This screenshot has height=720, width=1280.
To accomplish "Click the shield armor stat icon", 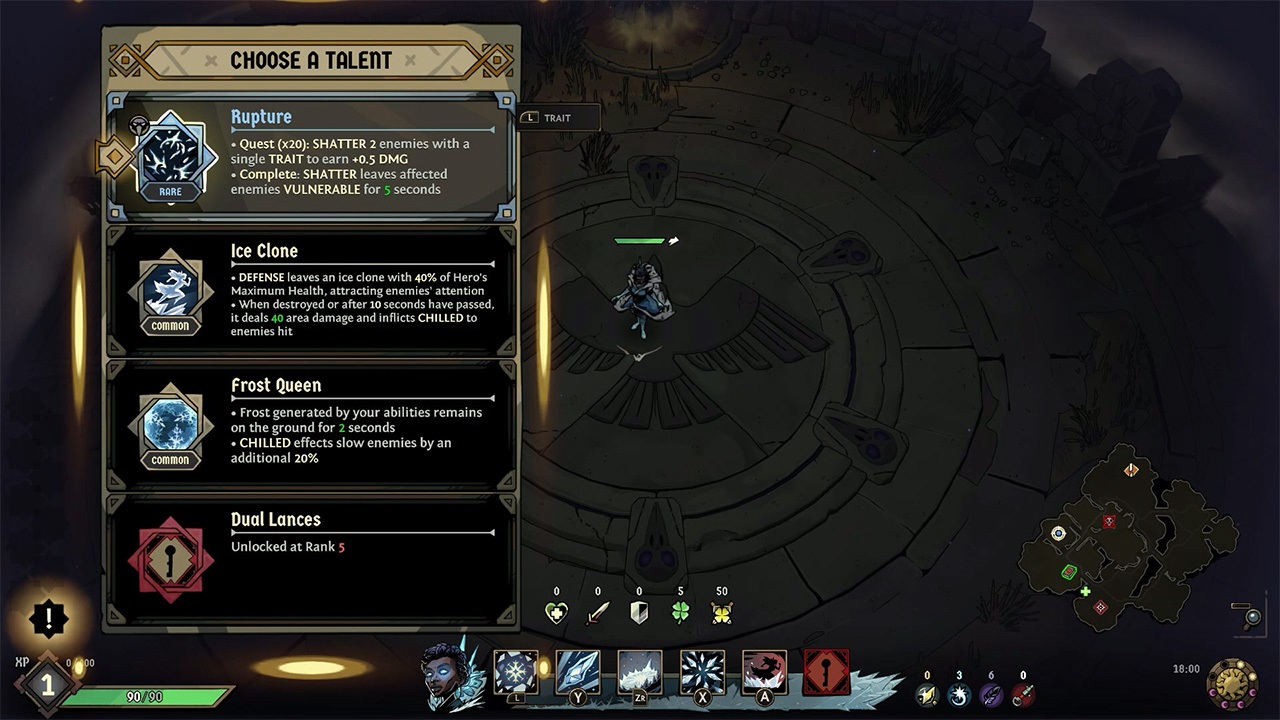I will click(x=639, y=611).
